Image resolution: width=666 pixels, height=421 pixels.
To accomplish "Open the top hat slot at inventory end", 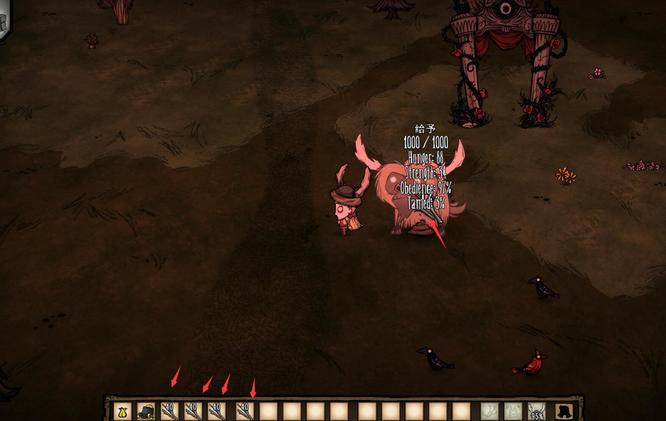I will tap(564, 411).
